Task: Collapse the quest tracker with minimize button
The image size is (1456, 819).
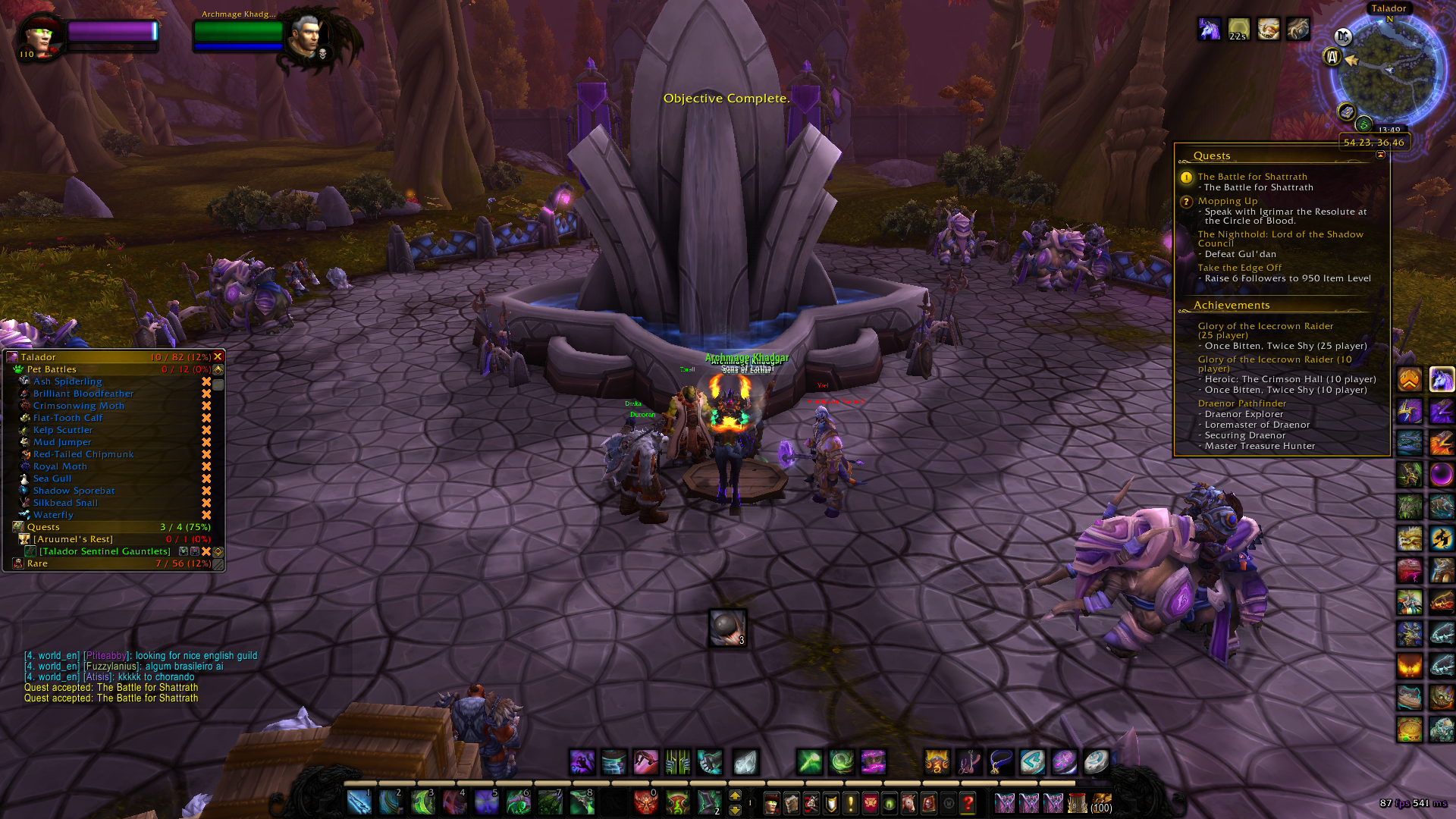Action: tap(1380, 155)
